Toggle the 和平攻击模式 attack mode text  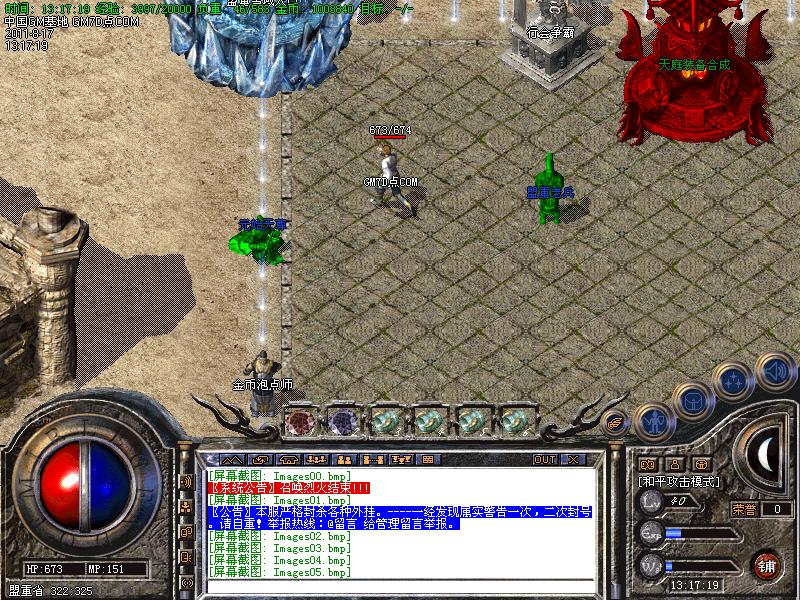(680, 481)
